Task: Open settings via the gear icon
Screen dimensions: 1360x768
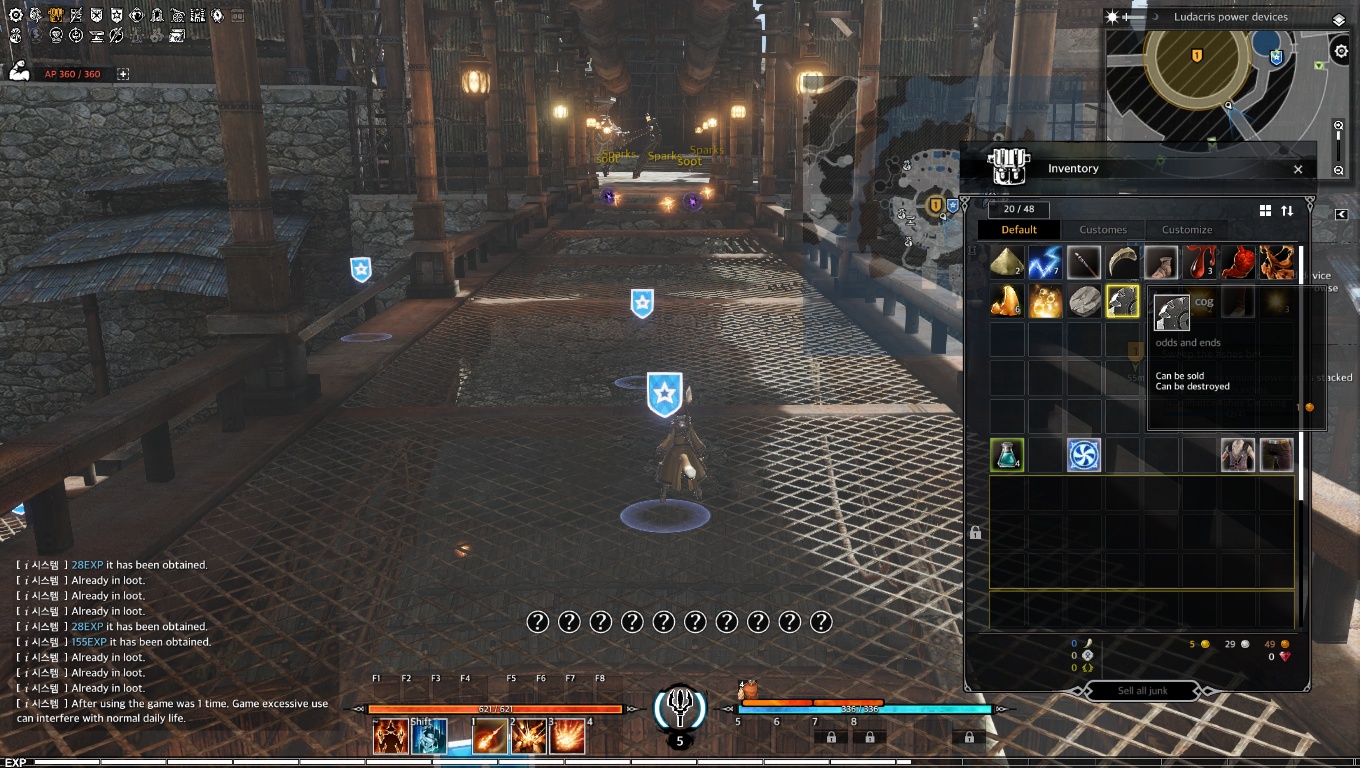Action: point(15,15)
